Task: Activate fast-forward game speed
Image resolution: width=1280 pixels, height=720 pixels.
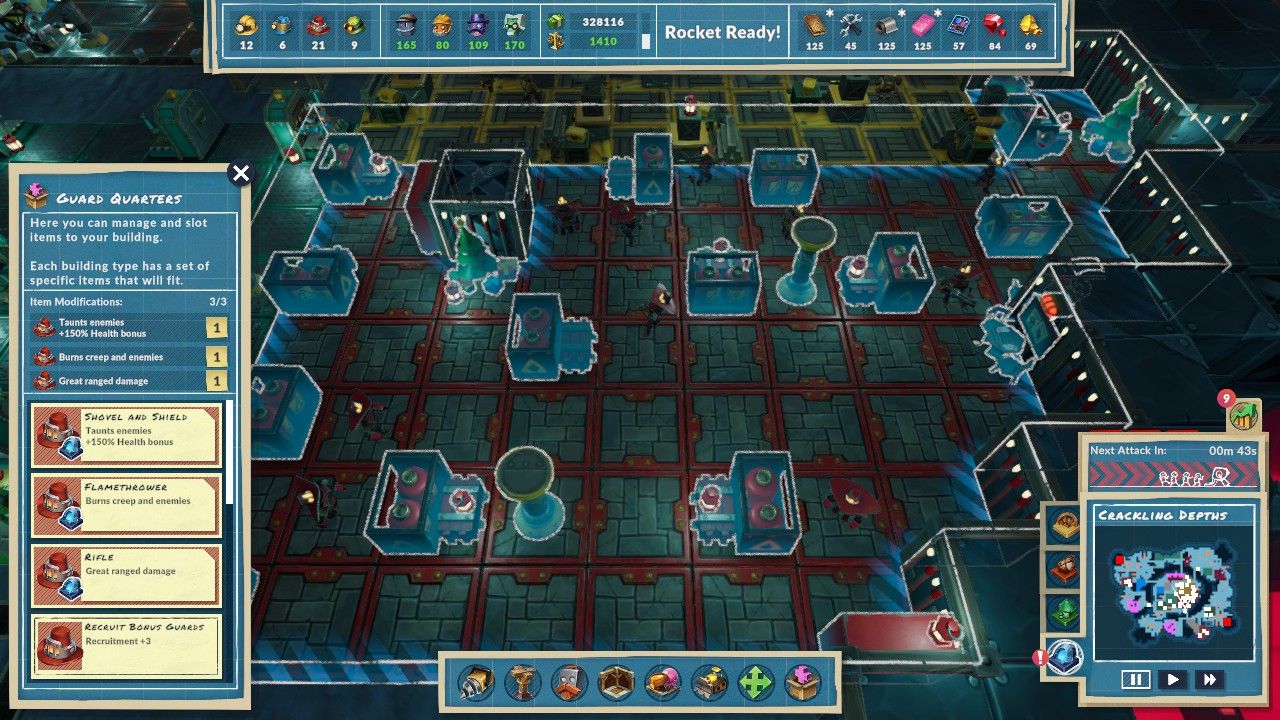Action: pos(1210,680)
